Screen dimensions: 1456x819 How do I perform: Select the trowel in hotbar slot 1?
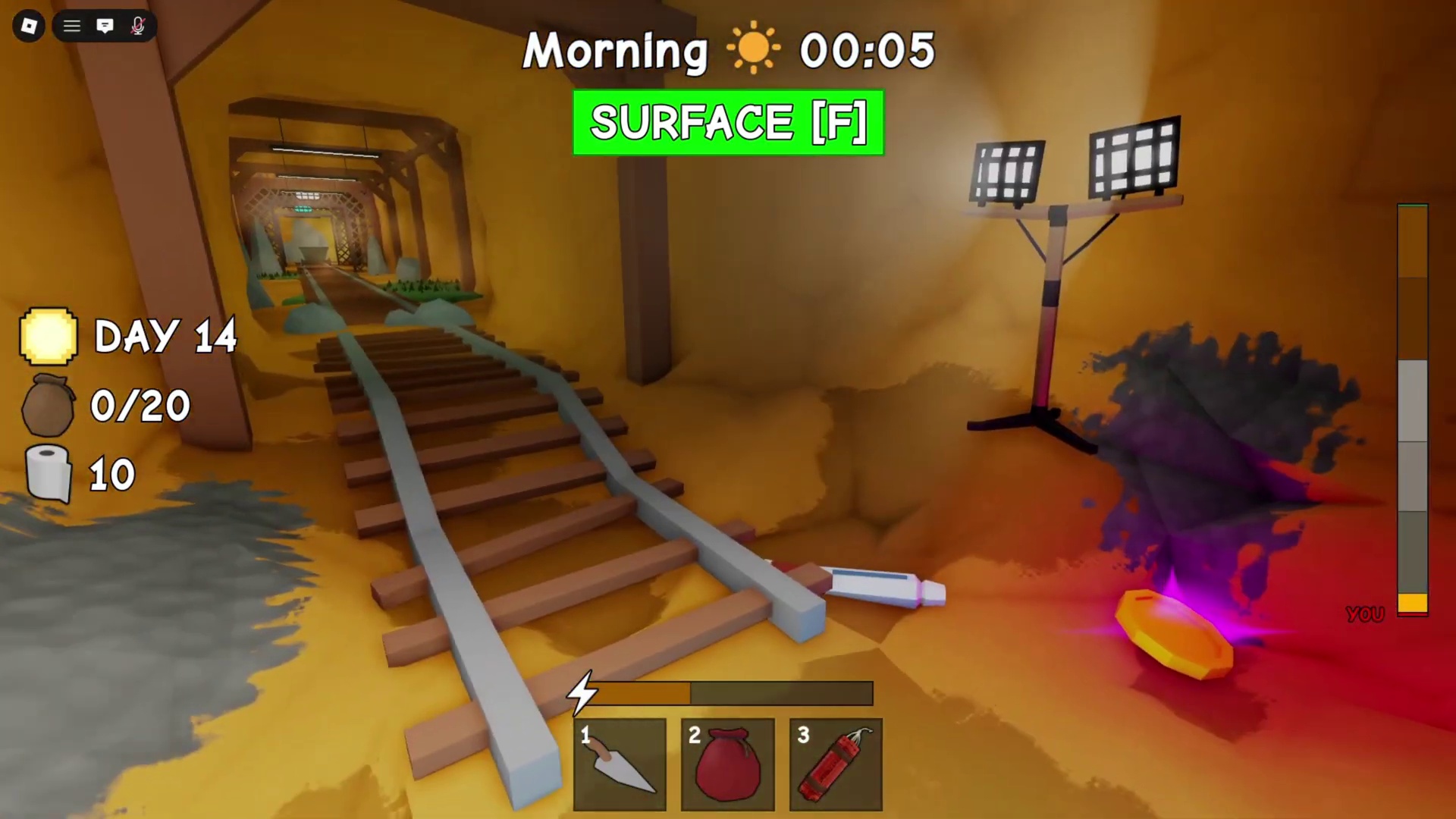click(x=620, y=764)
